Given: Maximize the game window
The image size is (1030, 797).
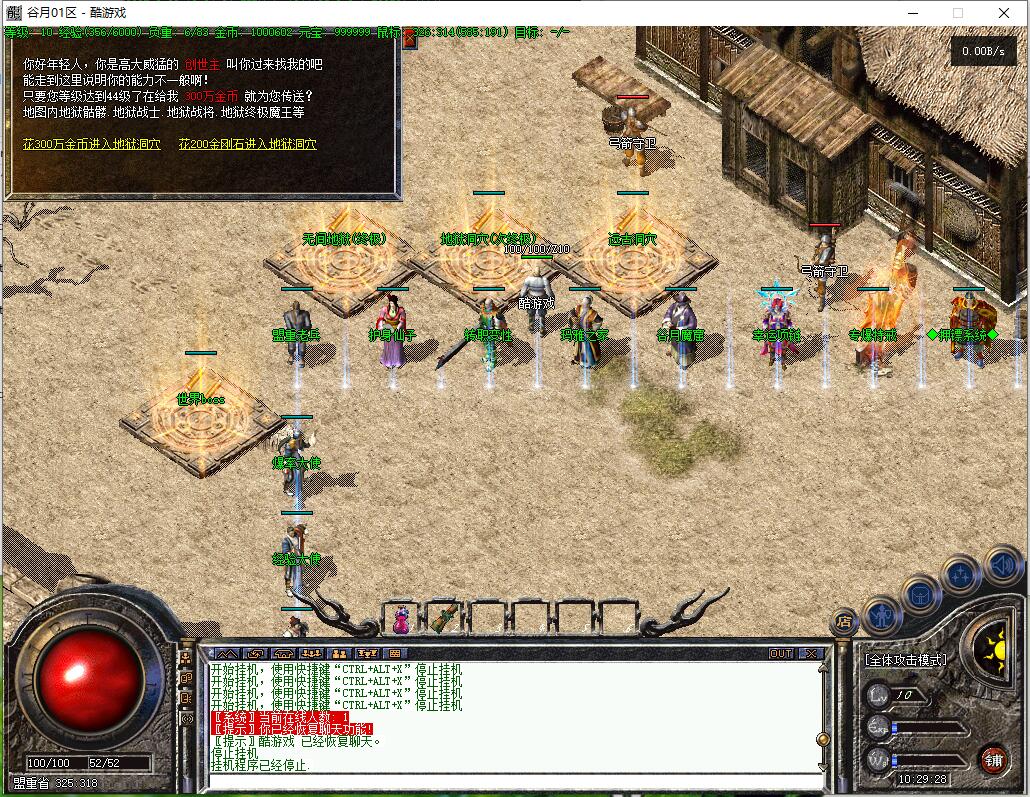Looking at the screenshot, I should (957, 12).
